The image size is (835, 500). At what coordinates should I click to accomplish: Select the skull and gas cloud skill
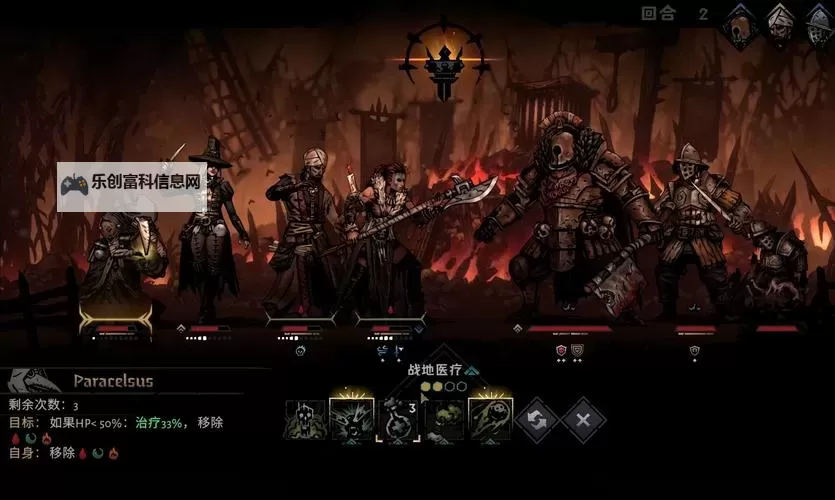pyautogui.click(x=305, y=420)
